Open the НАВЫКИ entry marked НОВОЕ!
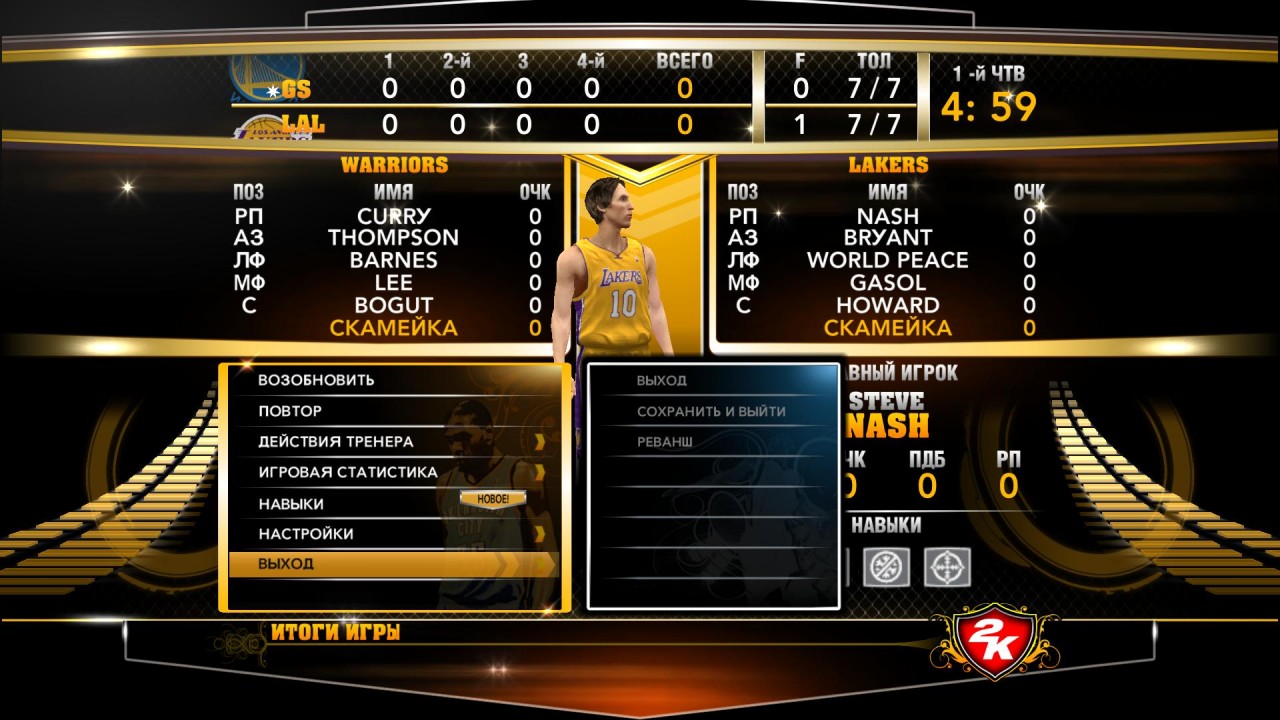This screenshot has height=720, width=1280. click(291, 504)
